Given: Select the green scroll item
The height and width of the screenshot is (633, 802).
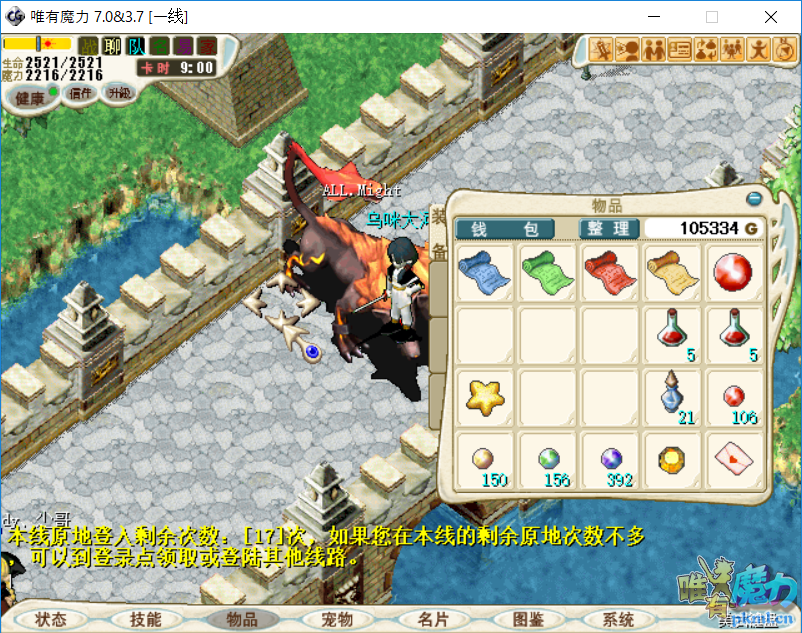Looking at the screenshot, I should [x=547, y=272].
